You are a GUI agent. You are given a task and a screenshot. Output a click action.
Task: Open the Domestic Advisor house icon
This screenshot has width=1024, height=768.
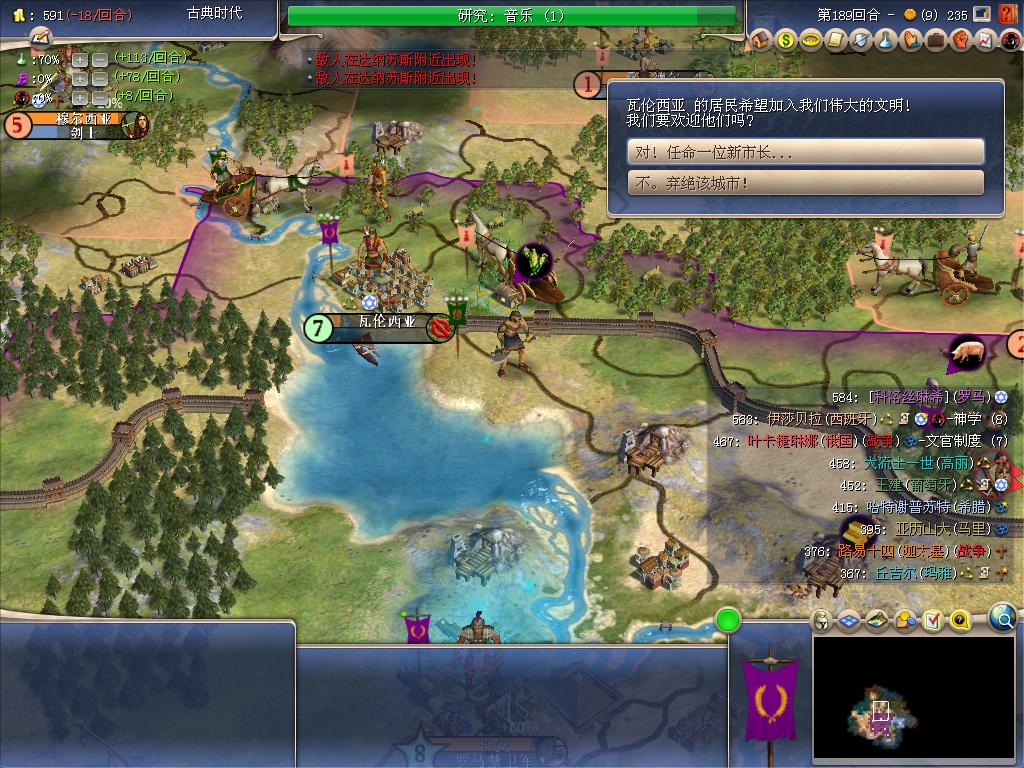tap(761, 40)
